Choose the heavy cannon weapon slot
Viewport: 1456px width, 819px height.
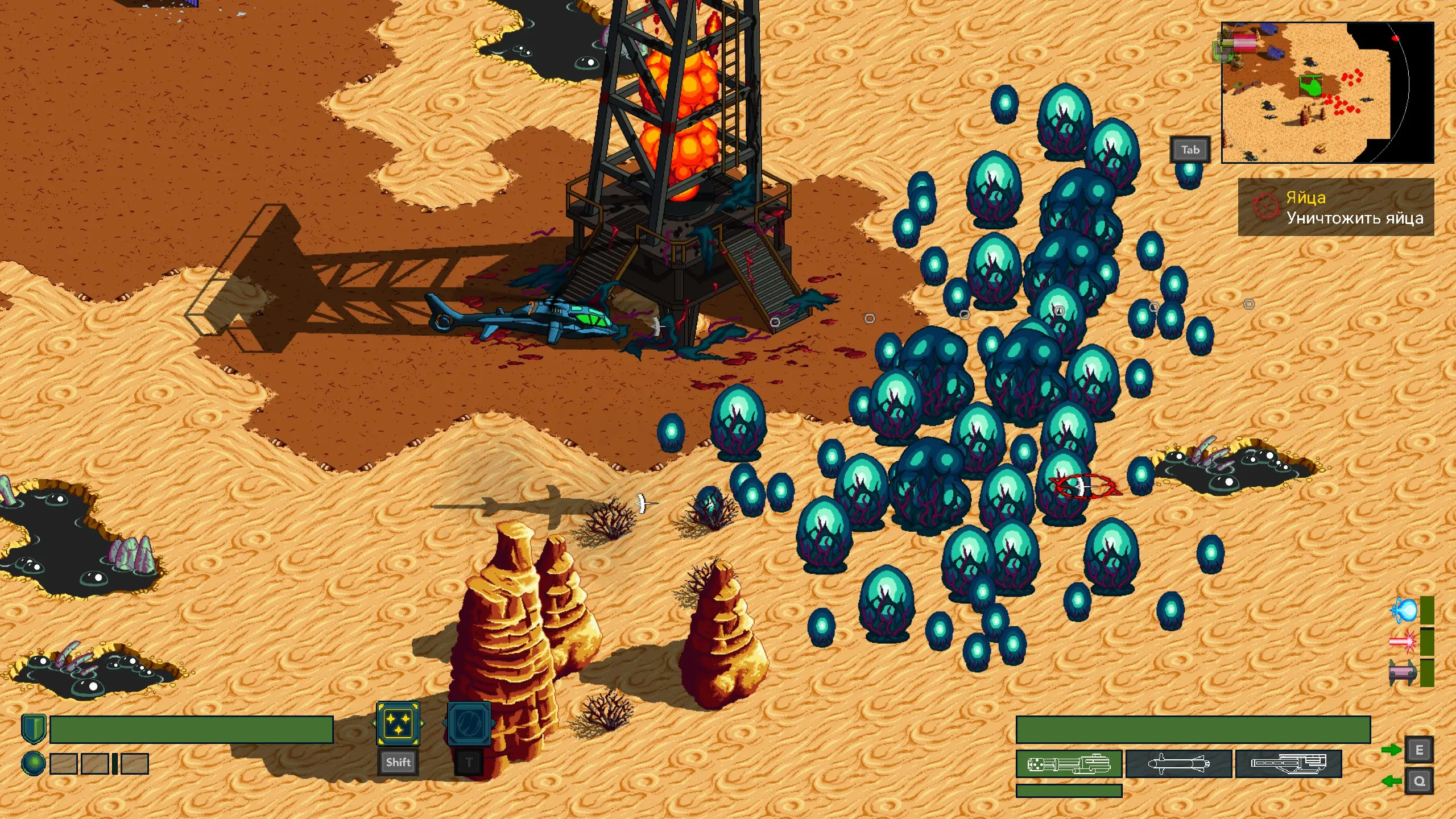pos(1288,764)
